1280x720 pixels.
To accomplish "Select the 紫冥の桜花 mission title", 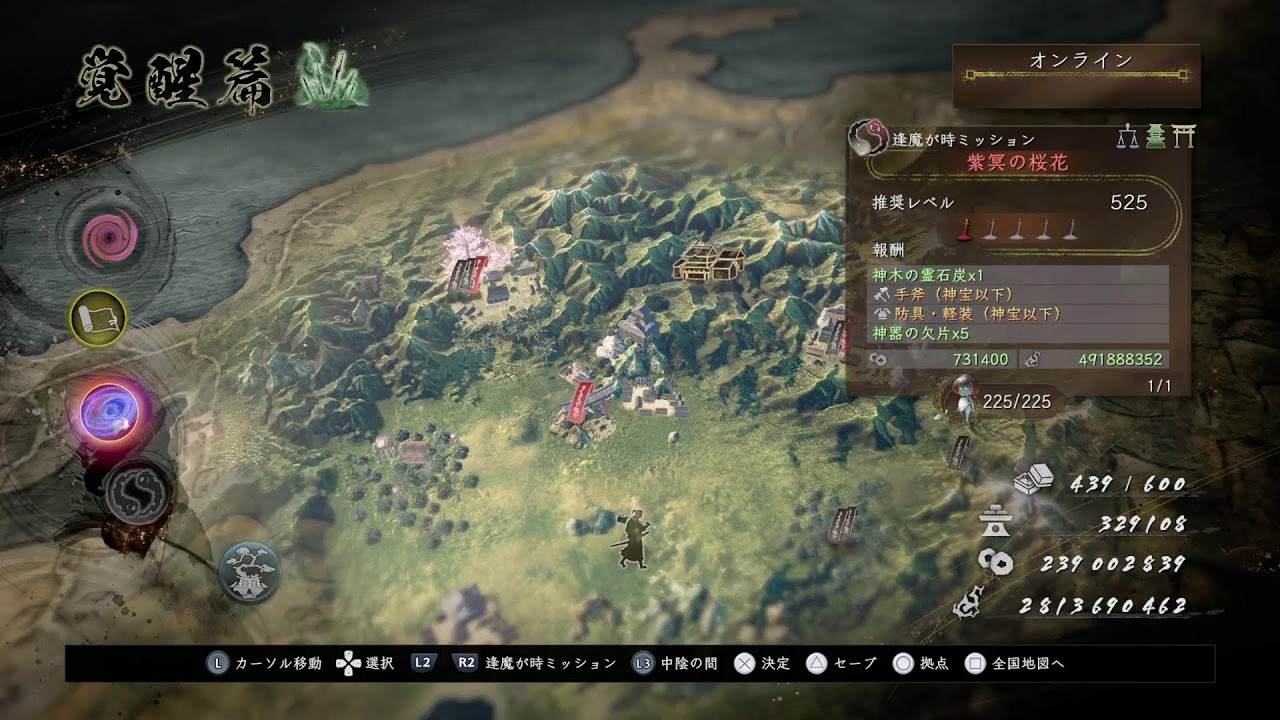I will tap(1017, 164).
